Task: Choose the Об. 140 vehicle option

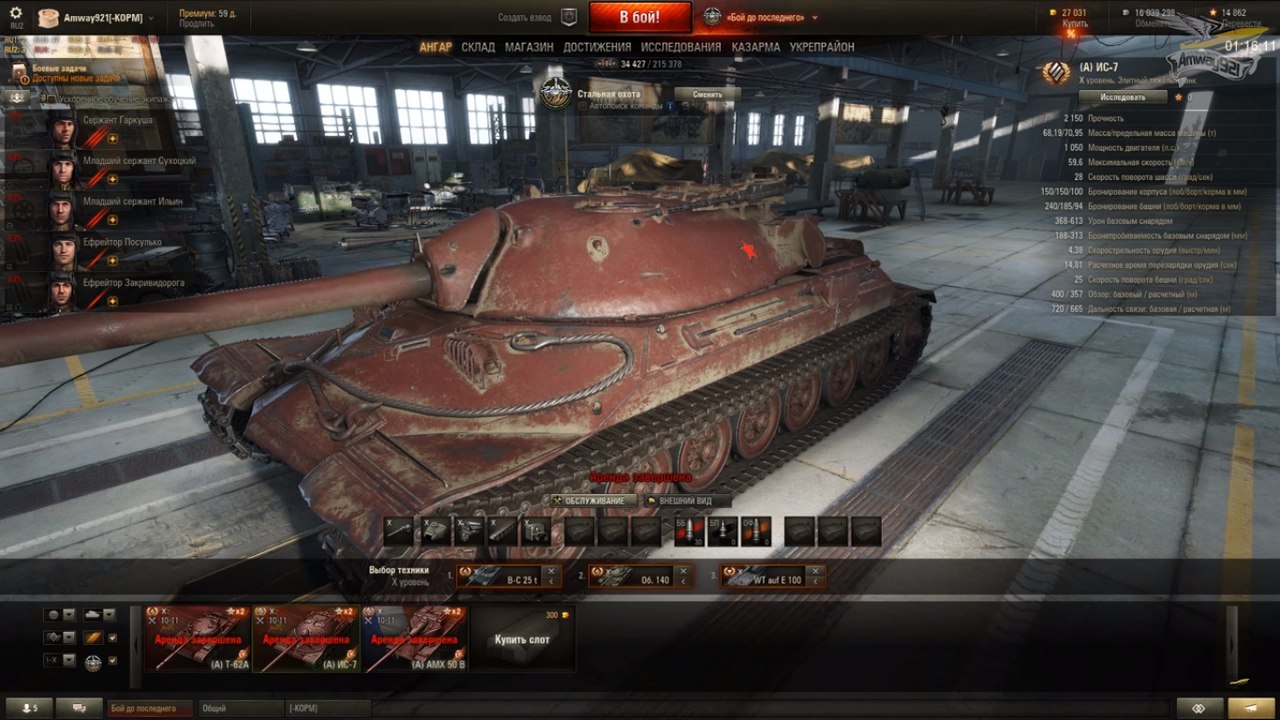Action: [x=641, y=576]
